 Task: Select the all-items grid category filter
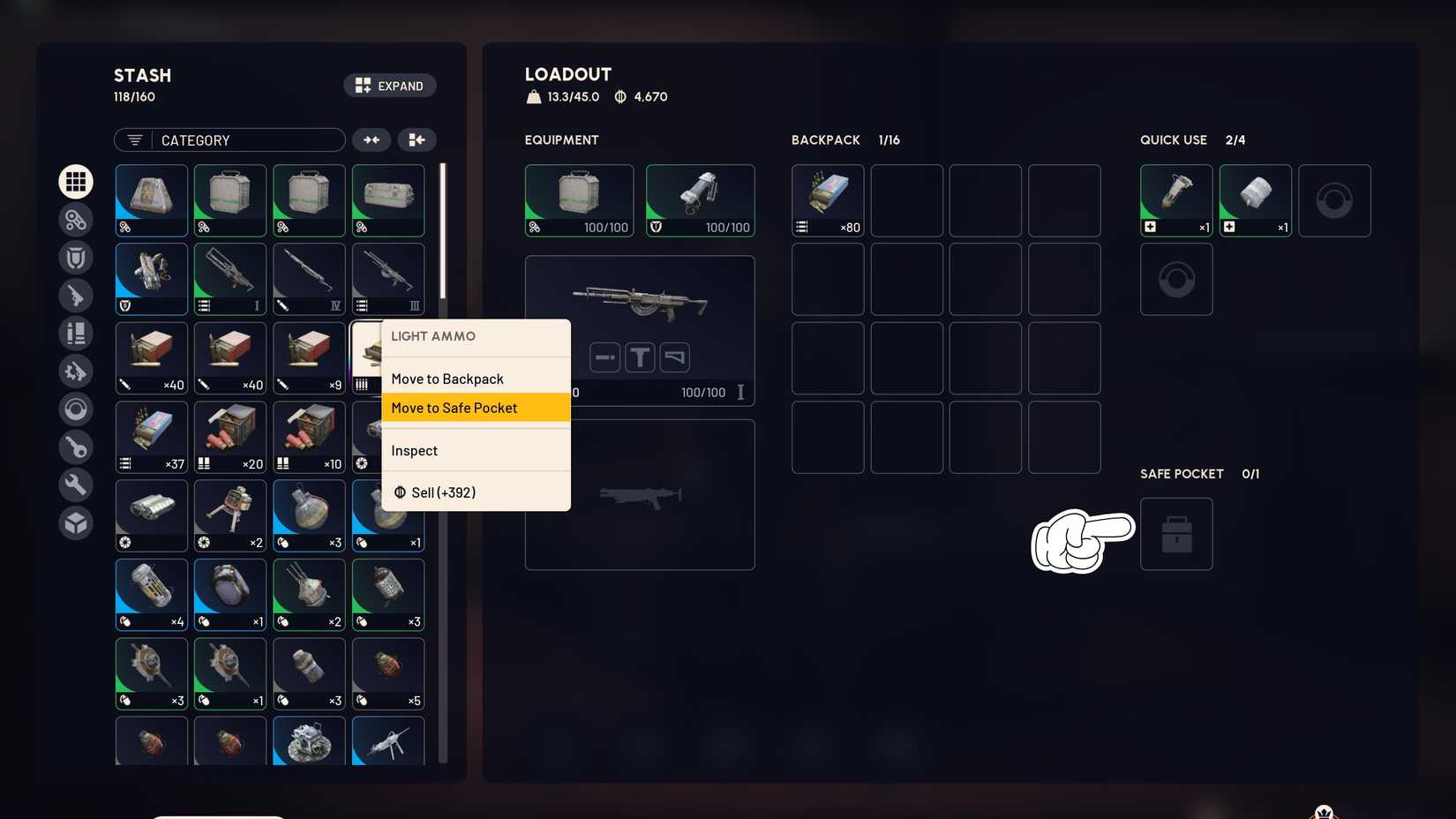click(x=76, y=181)
